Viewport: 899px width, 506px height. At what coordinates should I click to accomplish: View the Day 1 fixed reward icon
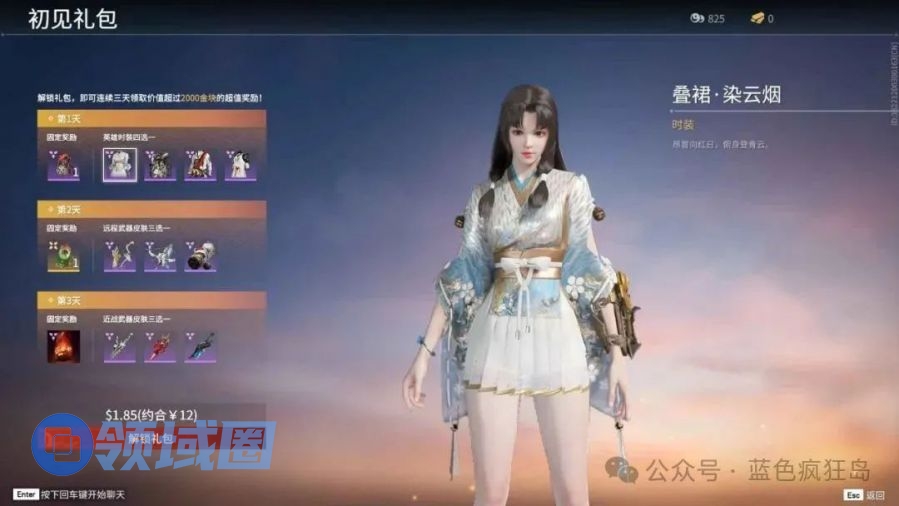(64, 164)
